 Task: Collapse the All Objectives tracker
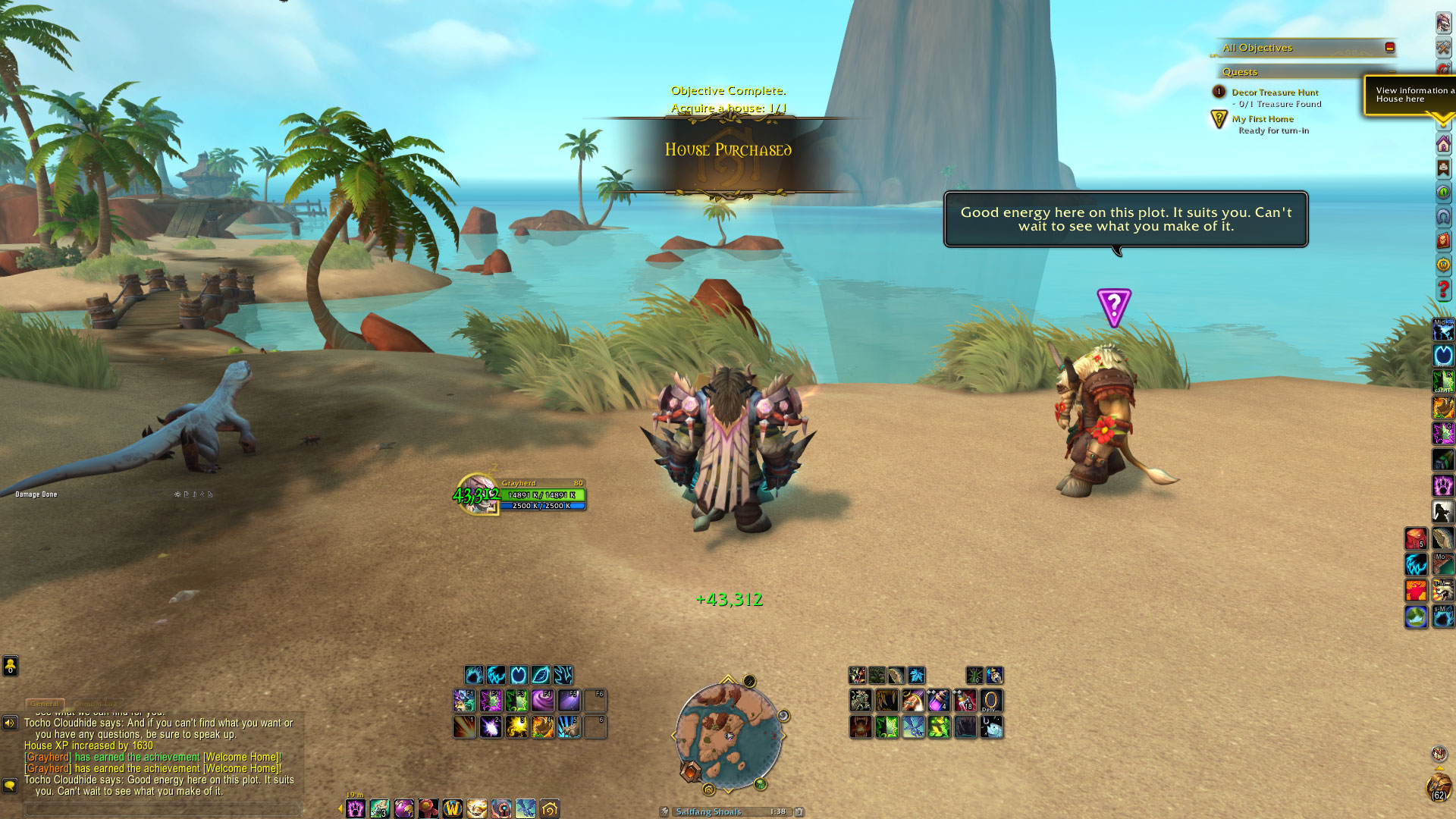(1389, 47)
